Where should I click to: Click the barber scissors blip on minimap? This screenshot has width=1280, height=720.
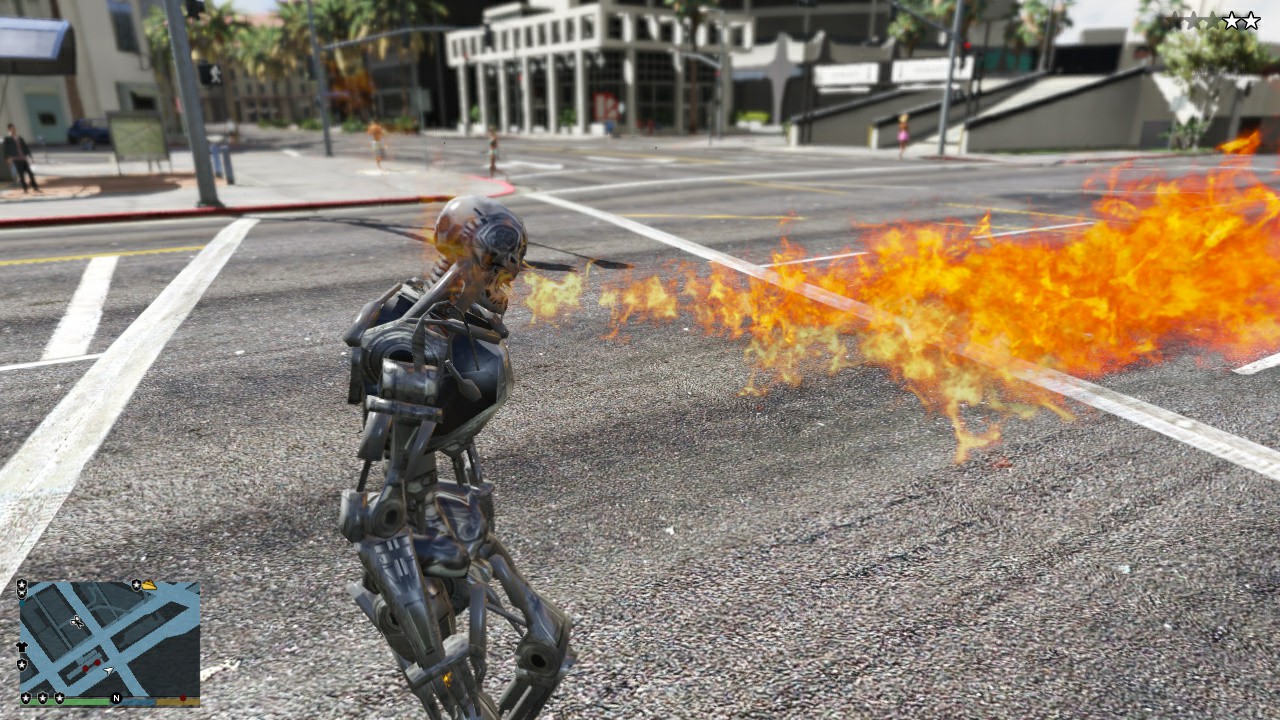click(76, 622)
